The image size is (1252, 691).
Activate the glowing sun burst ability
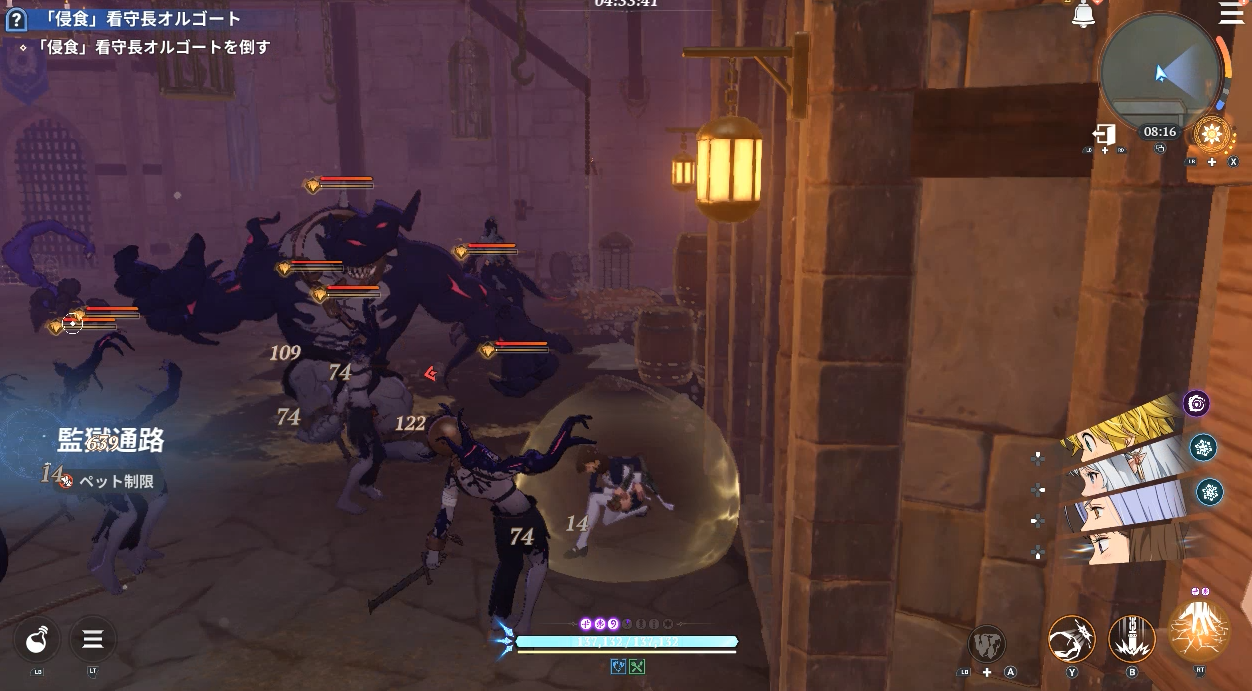(x=1212, y=135)
